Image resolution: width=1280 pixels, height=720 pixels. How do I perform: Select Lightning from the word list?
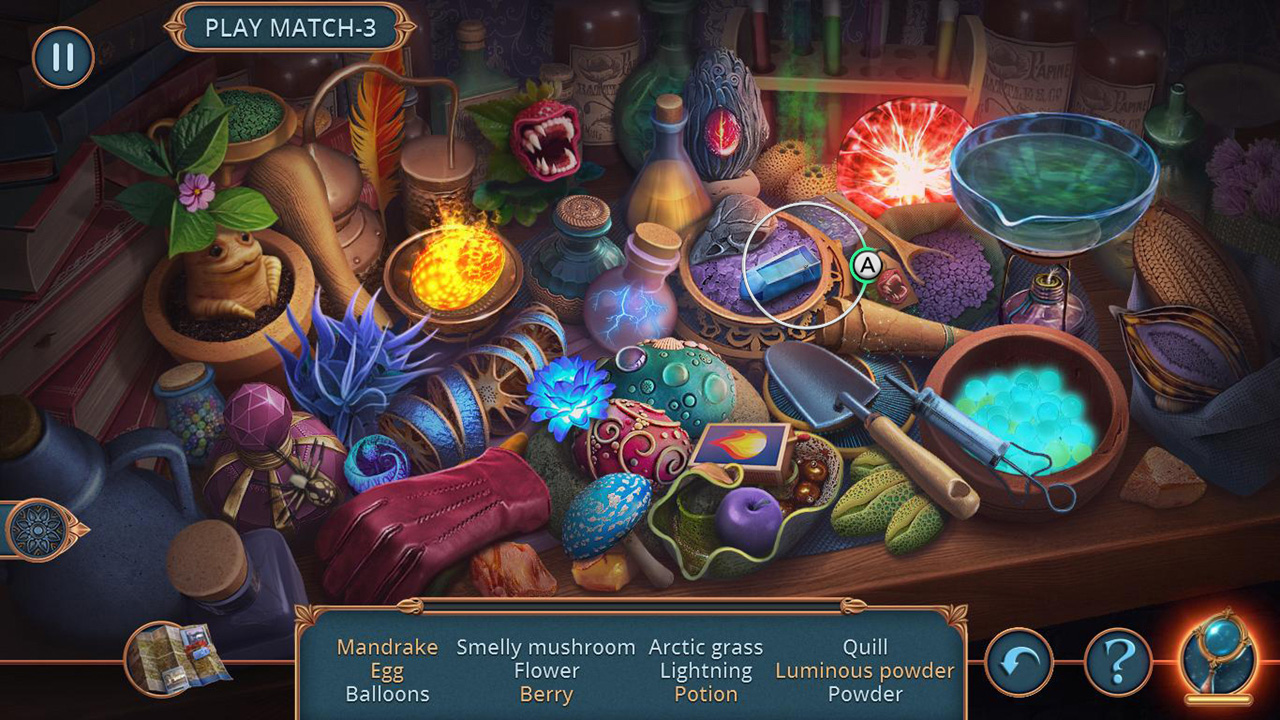point(706,671)
